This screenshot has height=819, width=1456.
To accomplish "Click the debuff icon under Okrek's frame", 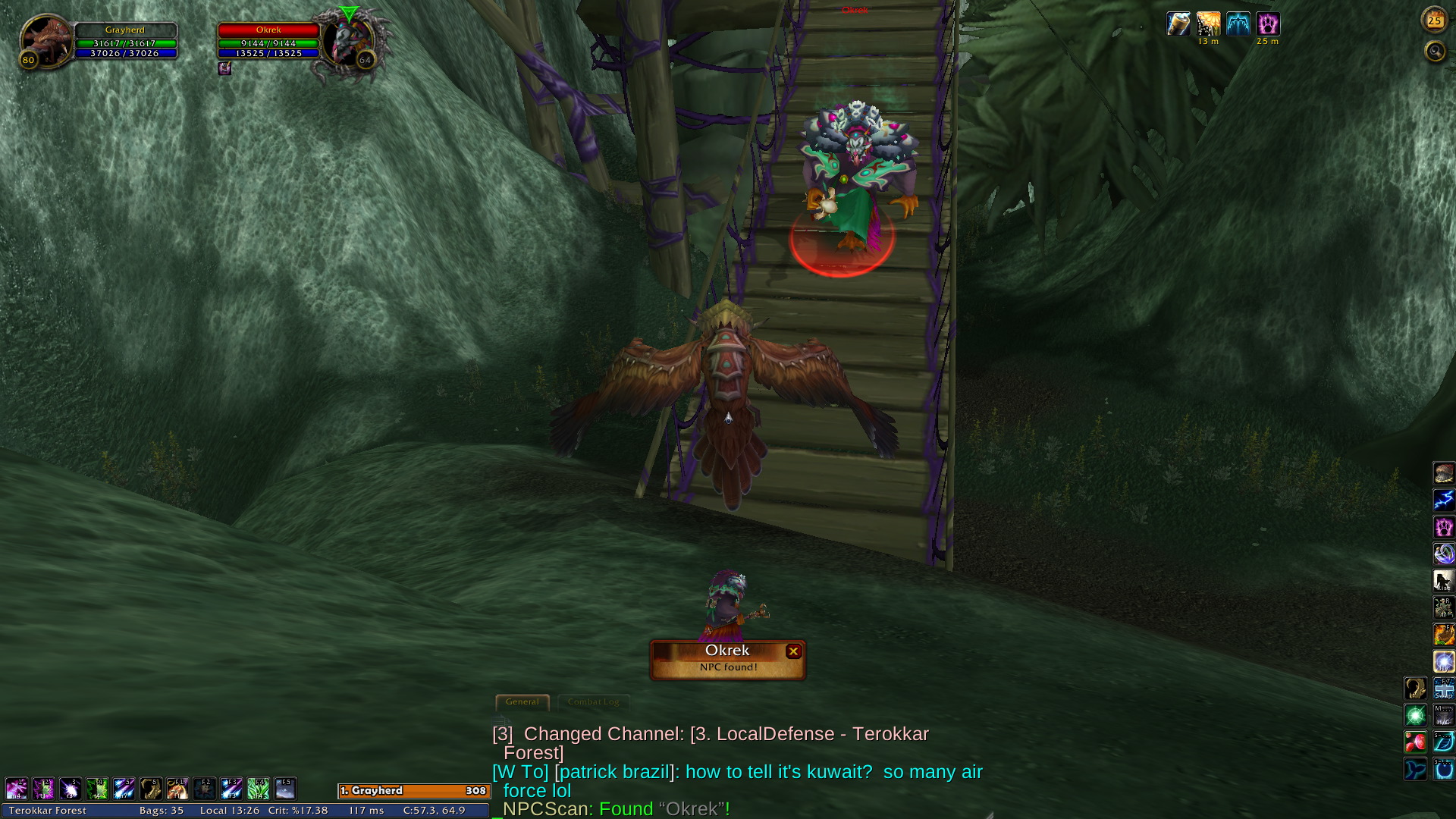I will [224, 68].
